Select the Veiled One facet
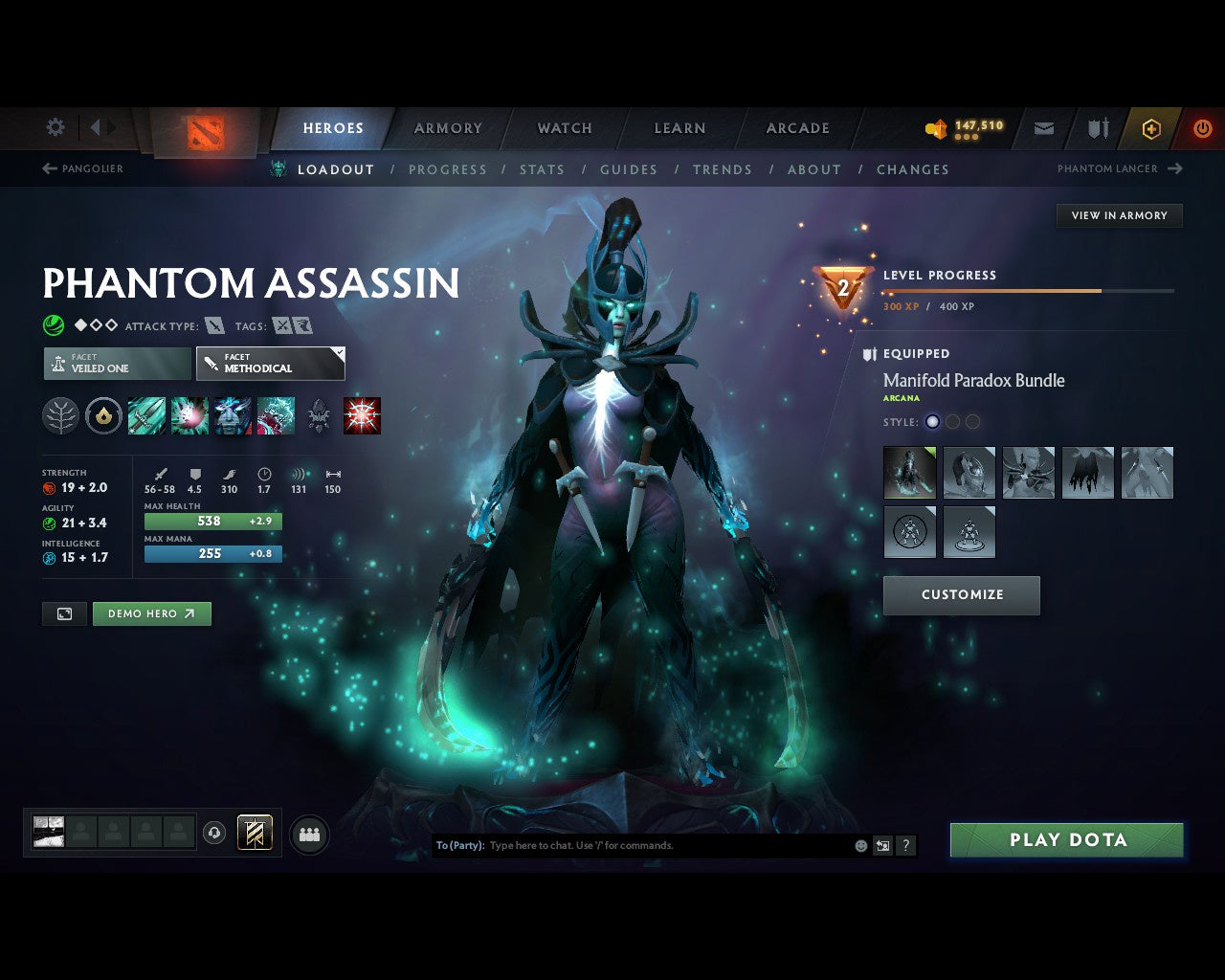This screenshot has width=1225, height=980. coord(117,364)
